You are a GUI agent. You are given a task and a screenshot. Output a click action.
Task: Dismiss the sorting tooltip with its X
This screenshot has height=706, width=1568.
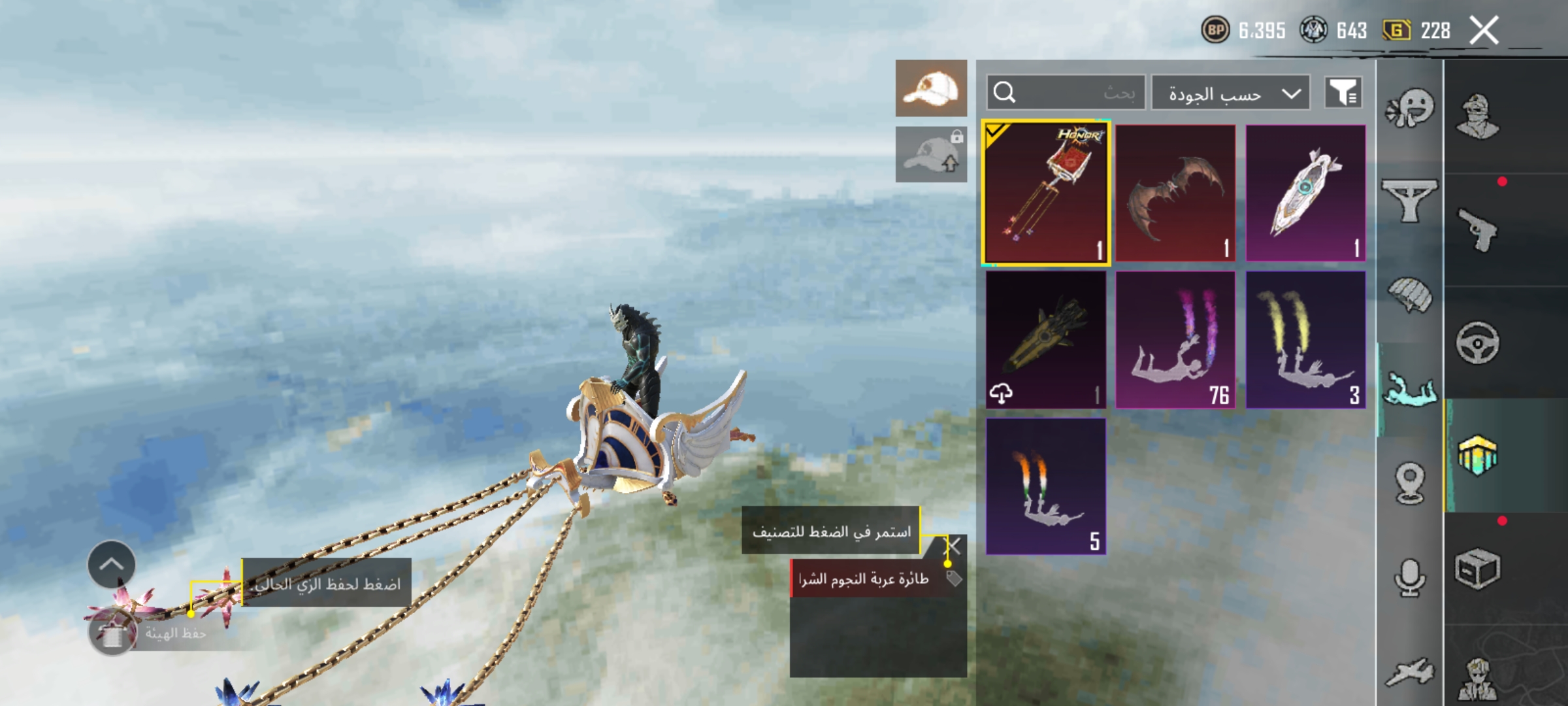click(954, 546)
